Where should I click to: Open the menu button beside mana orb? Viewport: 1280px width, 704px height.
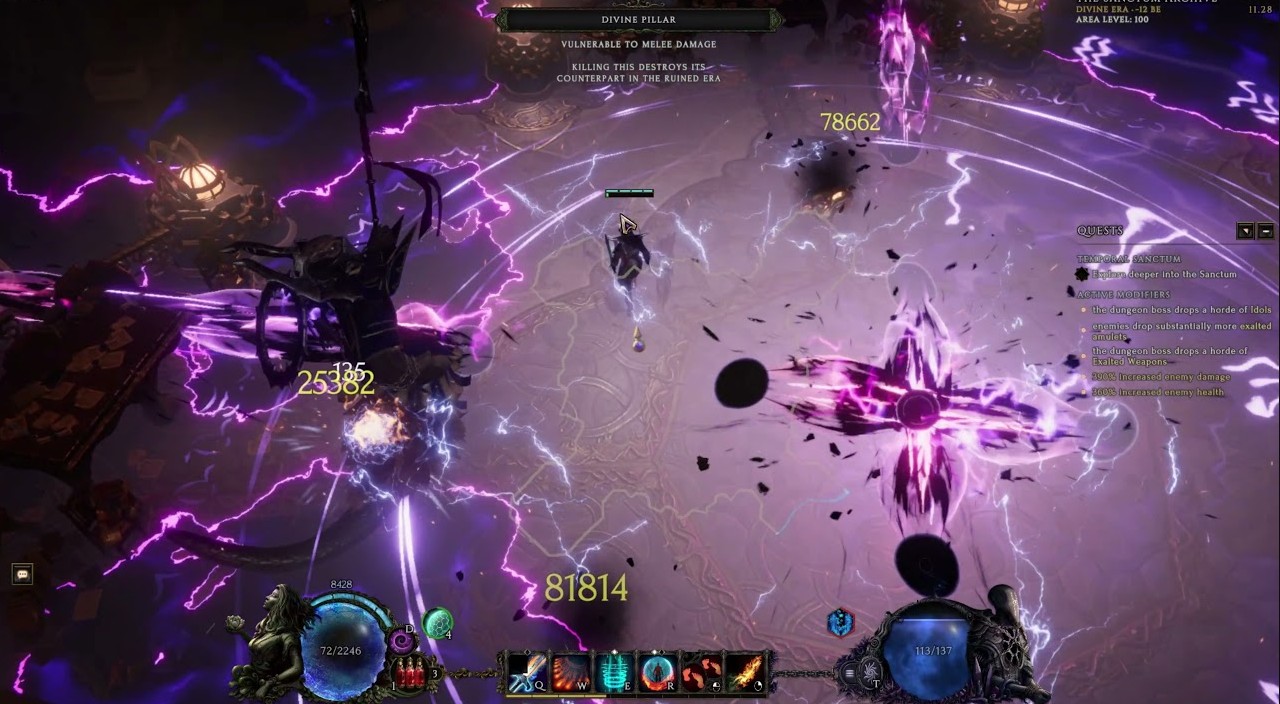[x=851, y=673]
